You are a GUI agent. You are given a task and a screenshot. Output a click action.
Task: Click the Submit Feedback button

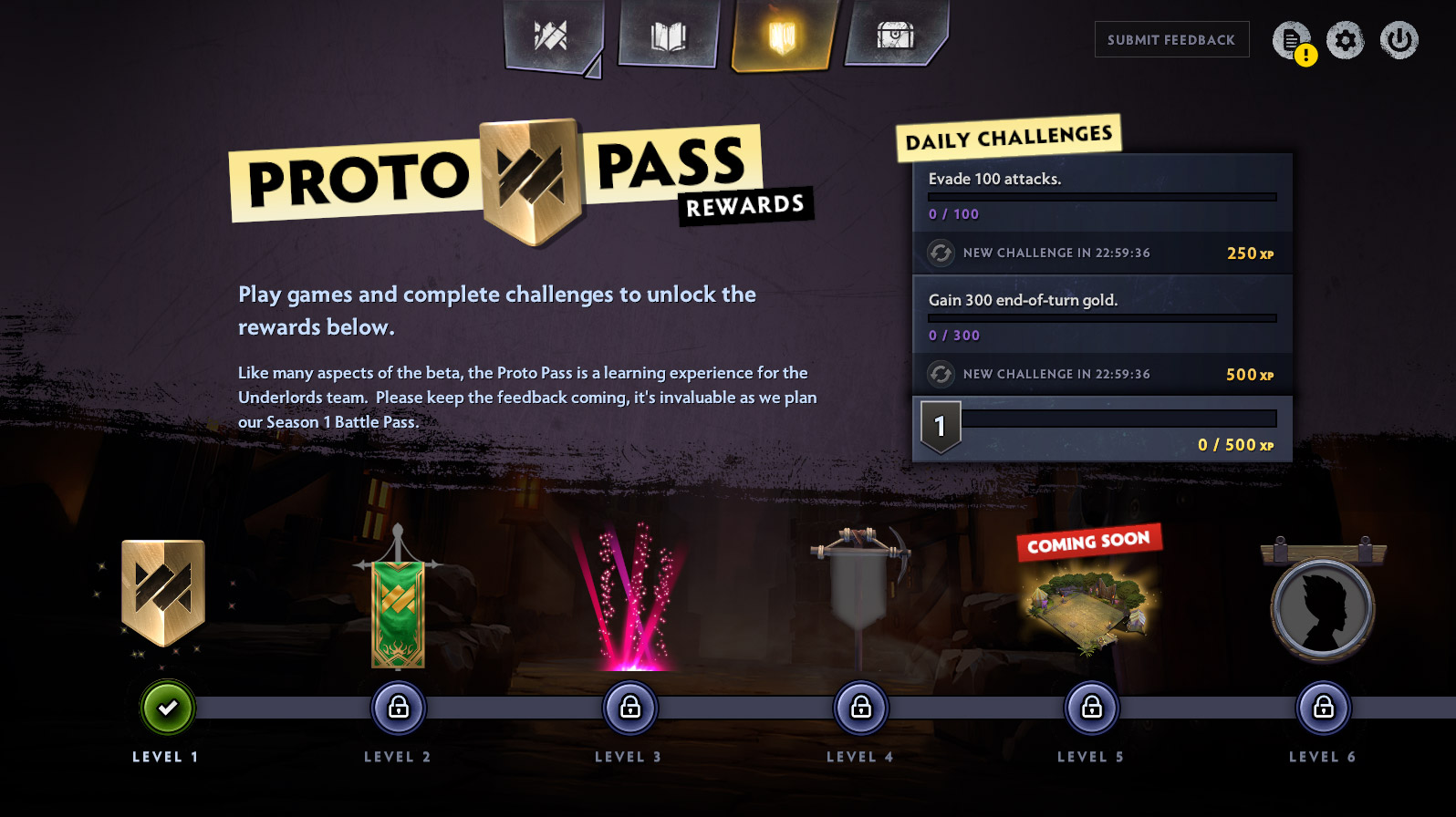tap(1171, 40)
